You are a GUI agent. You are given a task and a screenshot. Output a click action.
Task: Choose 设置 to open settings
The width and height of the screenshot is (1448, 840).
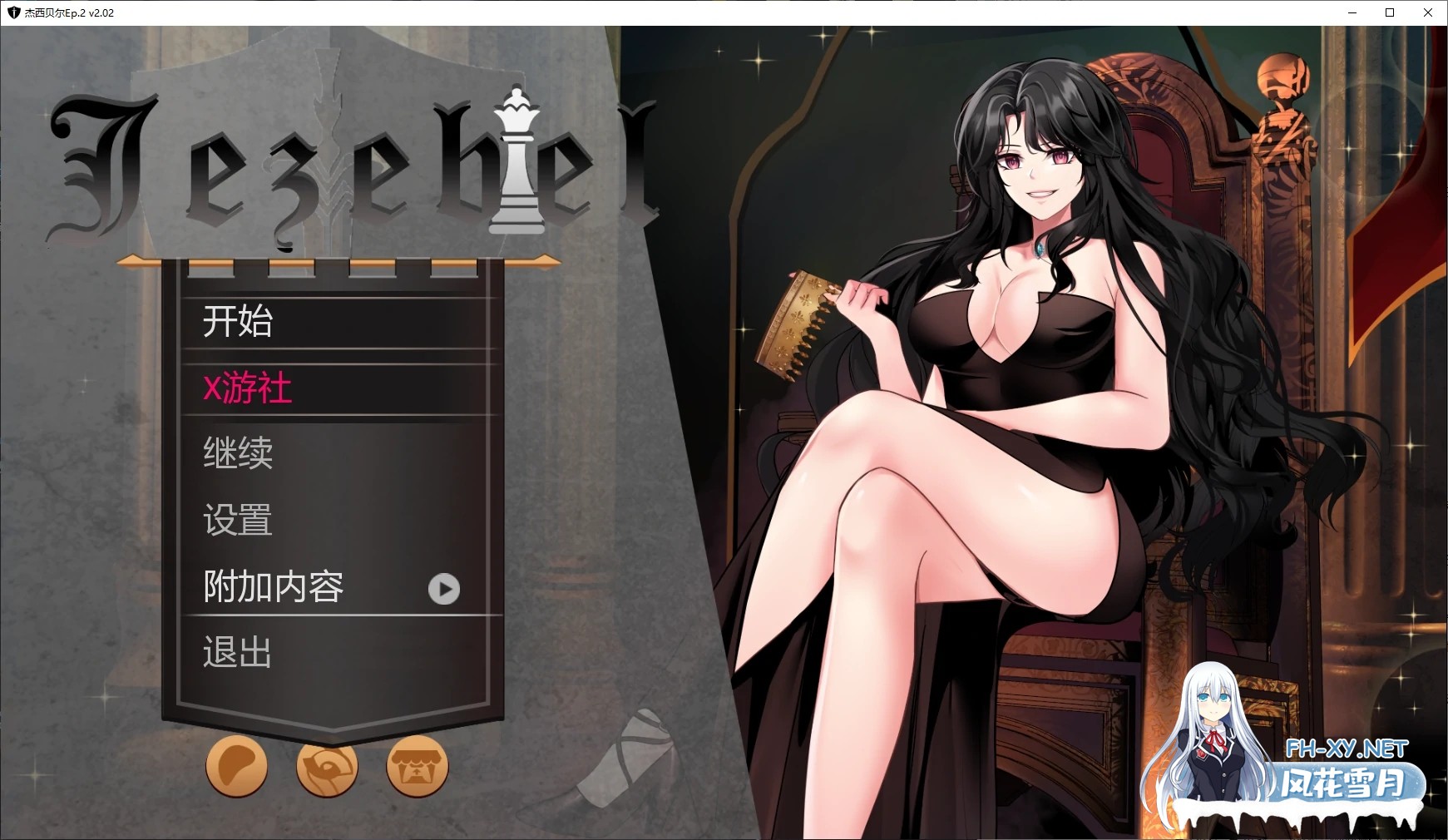pos(237,521)
